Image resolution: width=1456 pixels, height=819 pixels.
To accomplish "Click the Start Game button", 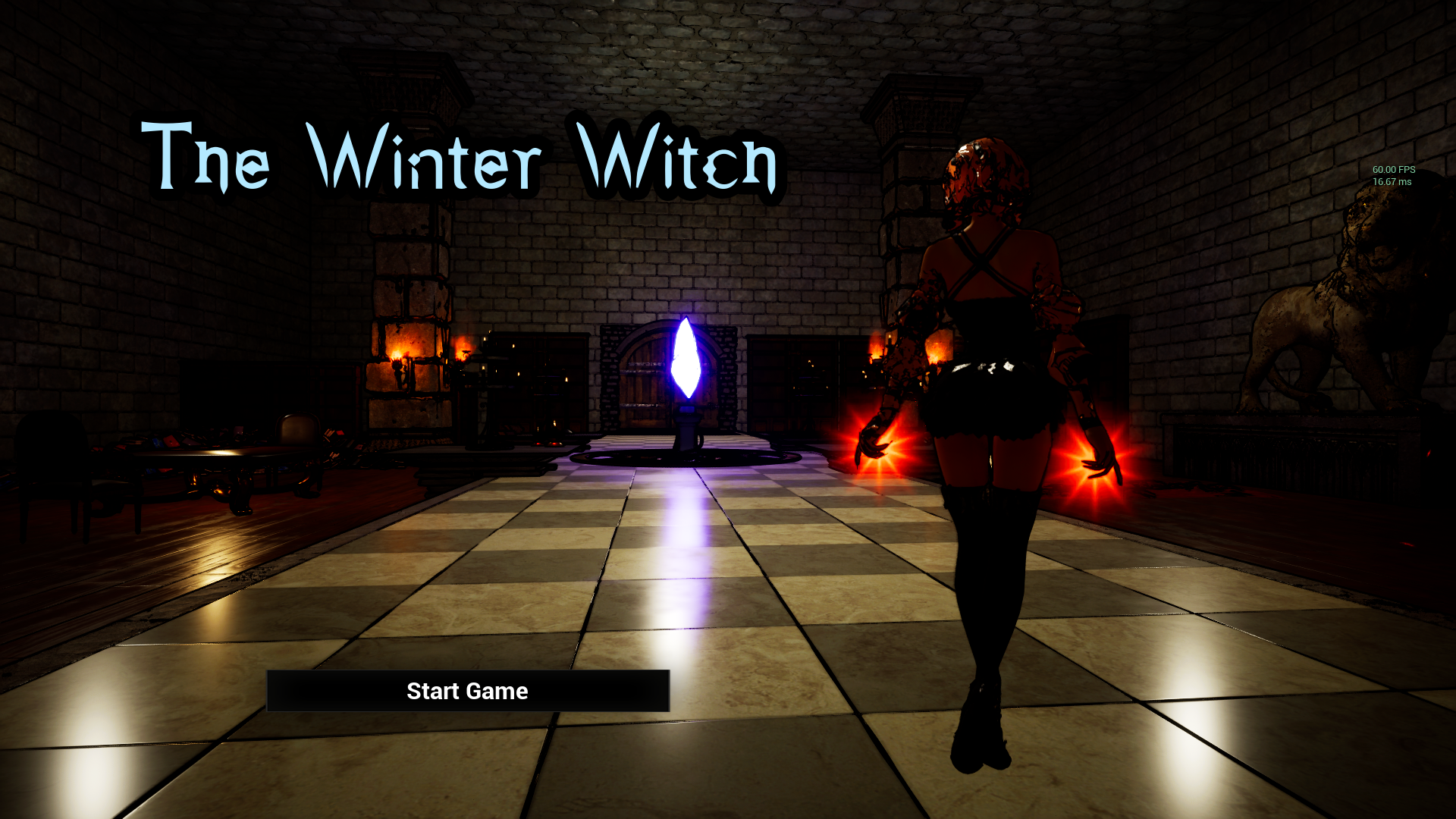I will [x=467, y=691].
